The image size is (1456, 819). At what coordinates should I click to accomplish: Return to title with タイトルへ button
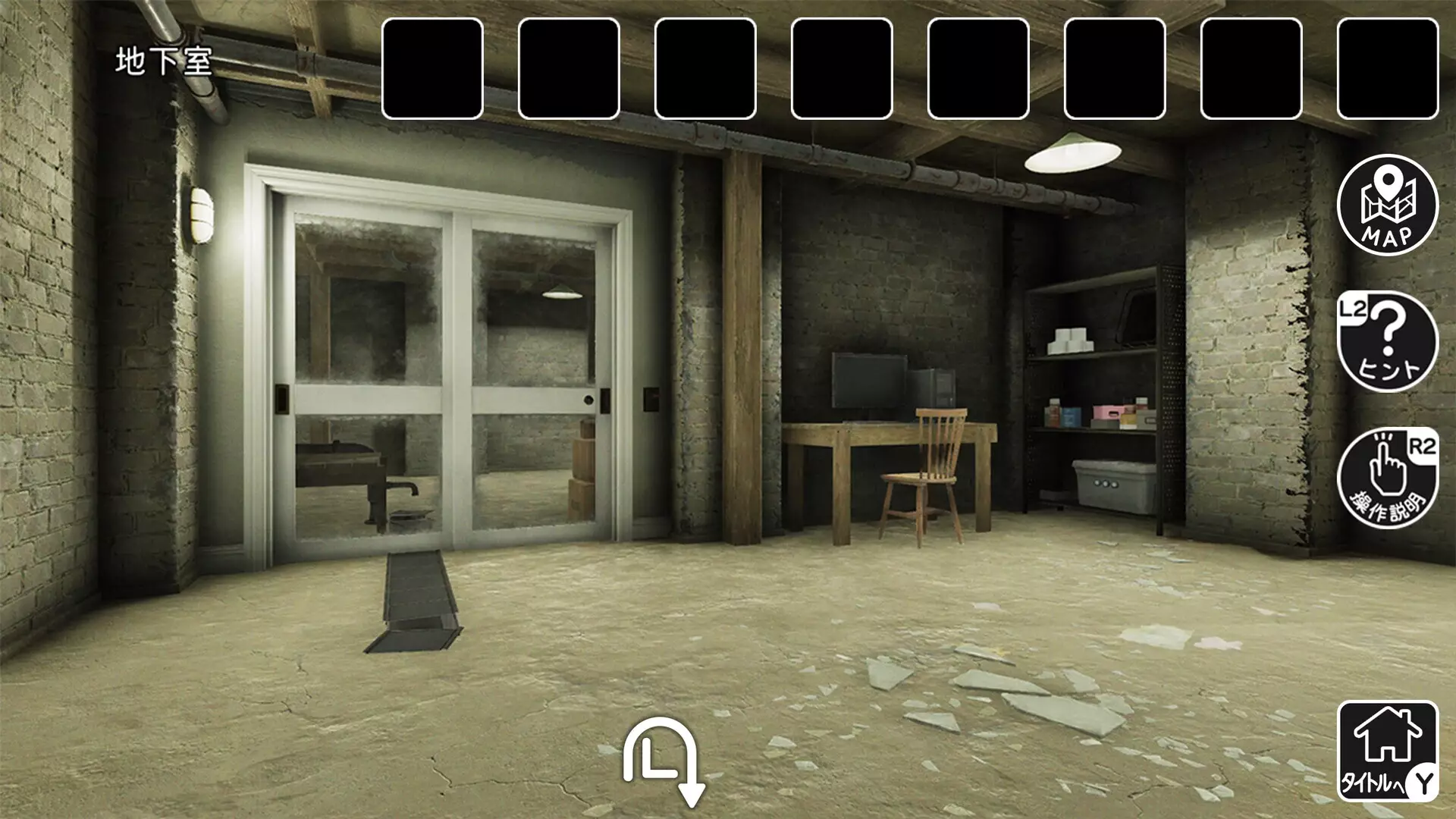tap(1387, 750)
